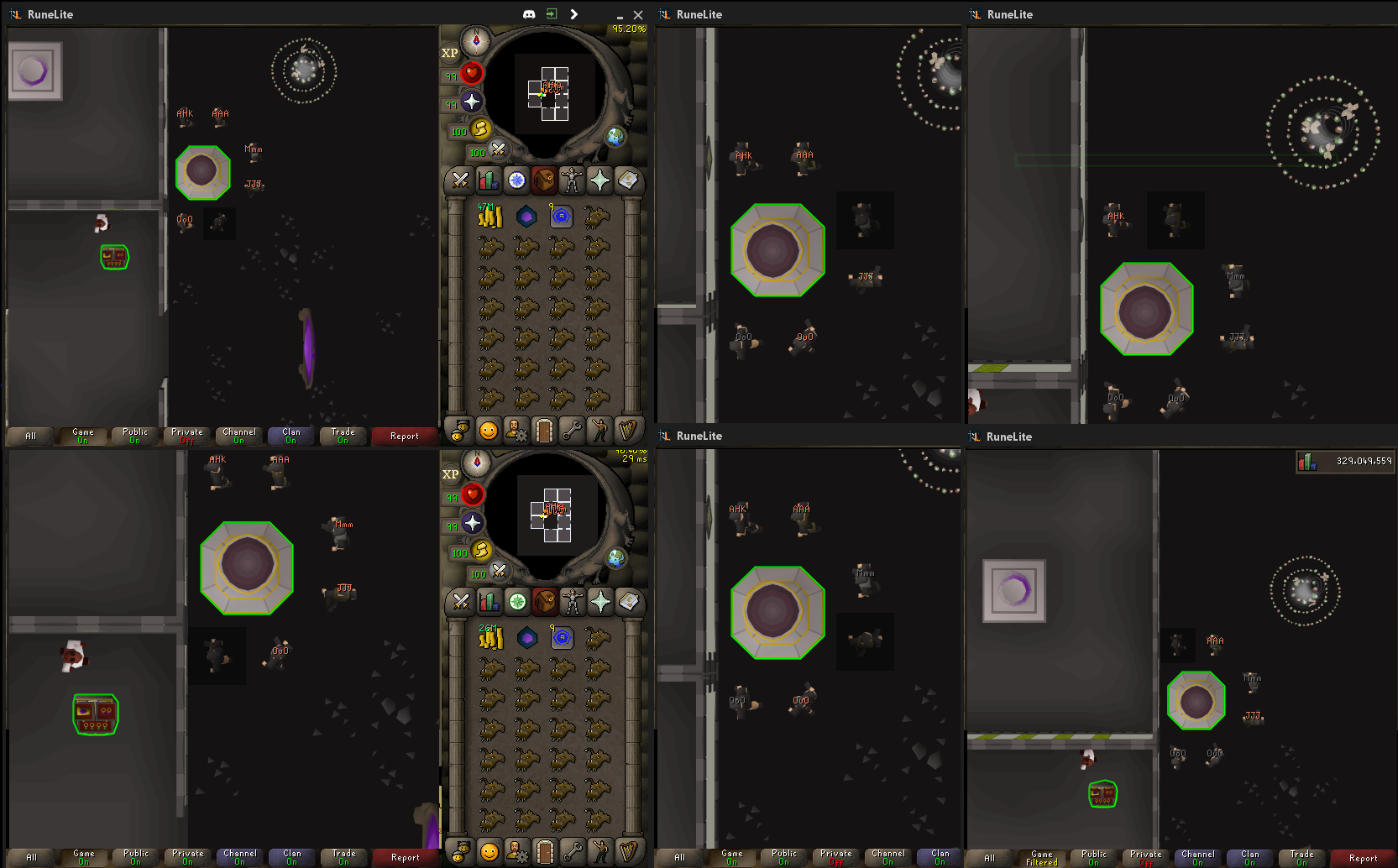Open the Quest List tab
This screenshot has width=1398, height=868.
516,180
